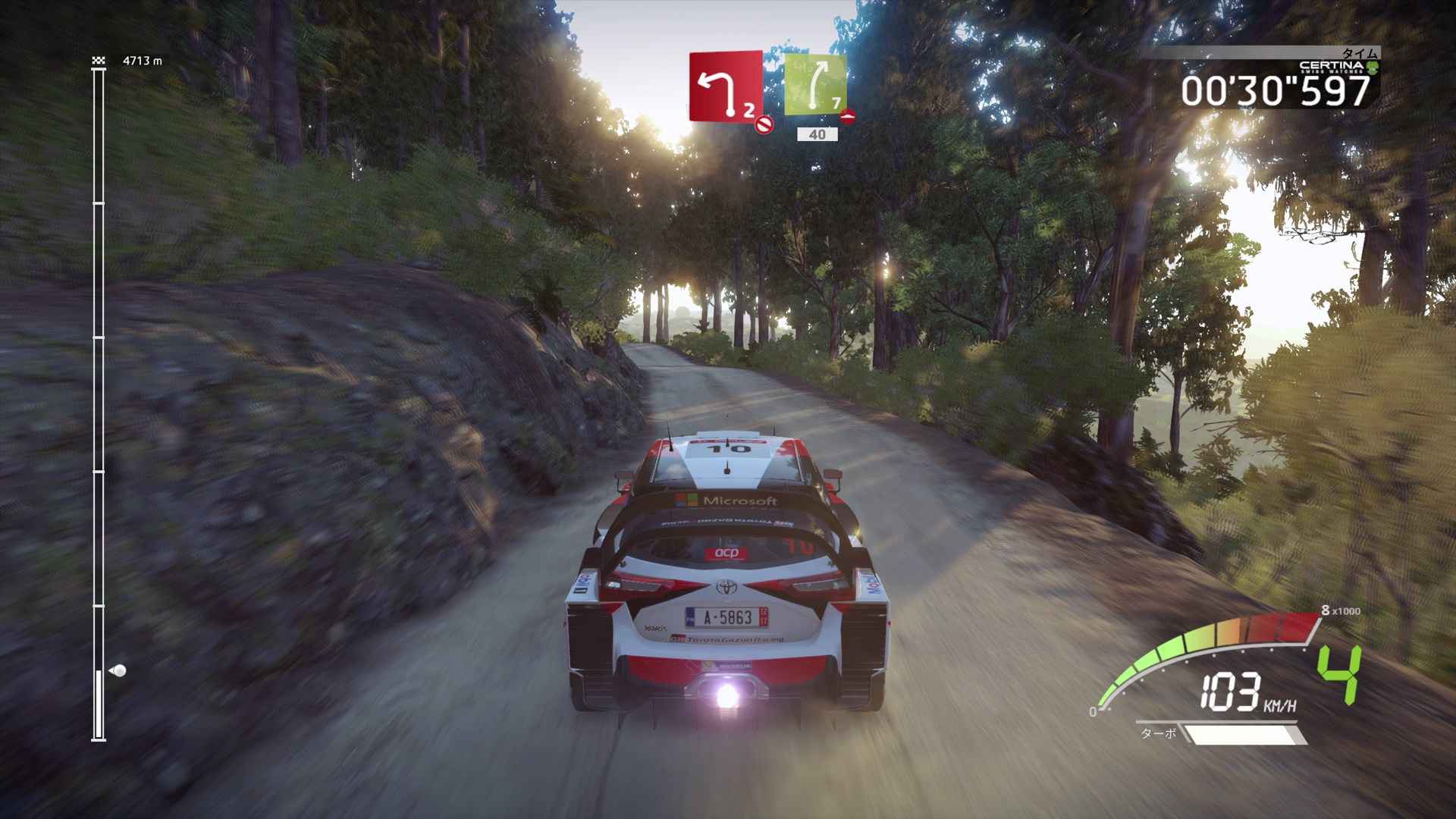Click the vertical stage progress track
Screen dimensions: 1456x819
[x=99, y=402]
